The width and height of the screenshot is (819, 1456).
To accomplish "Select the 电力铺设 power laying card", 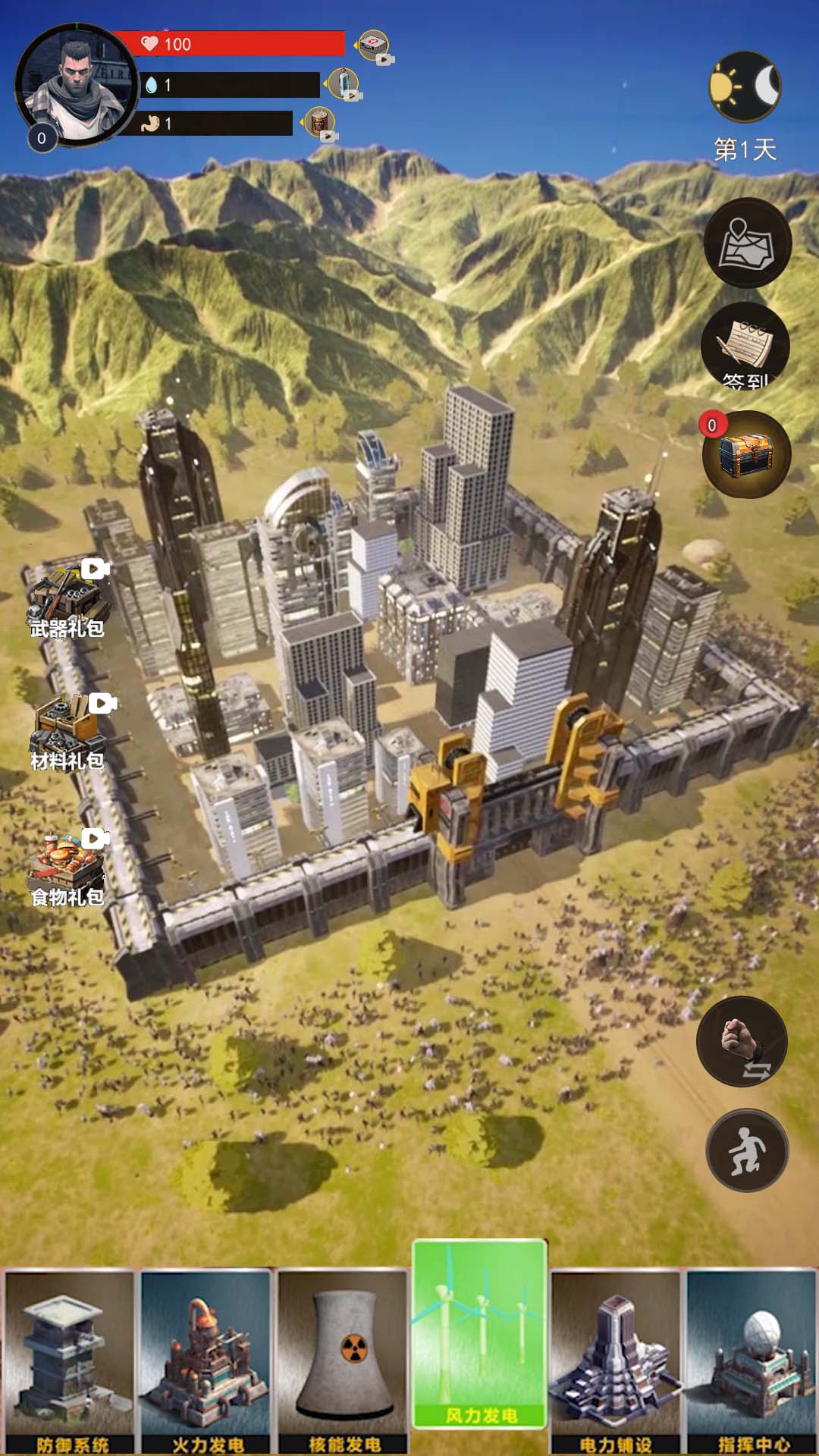I will point(615,1361).
